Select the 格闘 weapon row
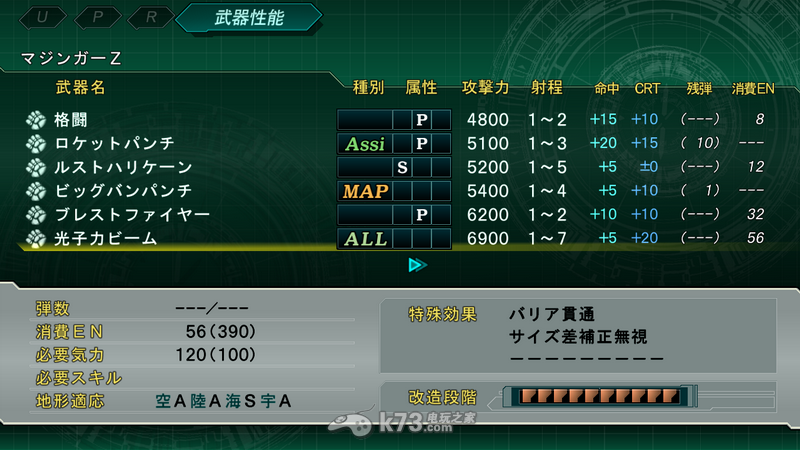Viewport: 800px width, 450px height. pos(72,120)
